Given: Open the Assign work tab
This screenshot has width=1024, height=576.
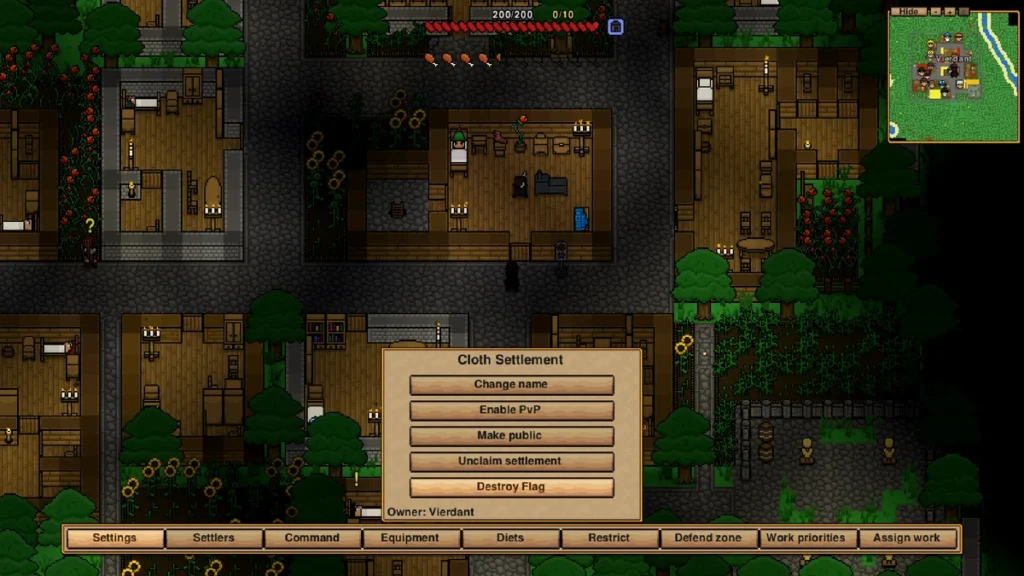Looking at the screenshot, I should pos(907,538).
